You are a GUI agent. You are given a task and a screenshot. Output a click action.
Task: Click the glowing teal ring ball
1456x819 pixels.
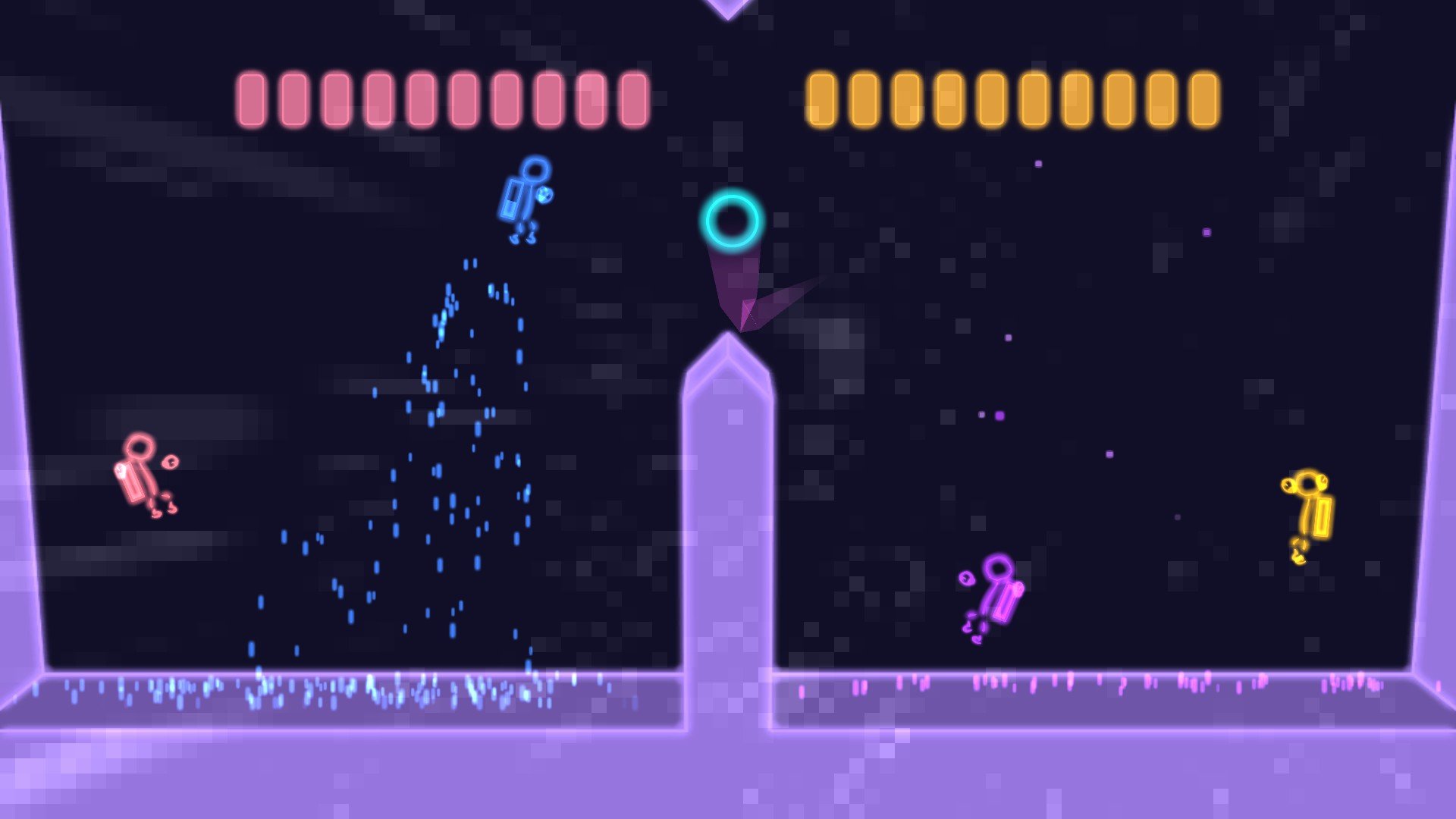(x=733, y=220)
